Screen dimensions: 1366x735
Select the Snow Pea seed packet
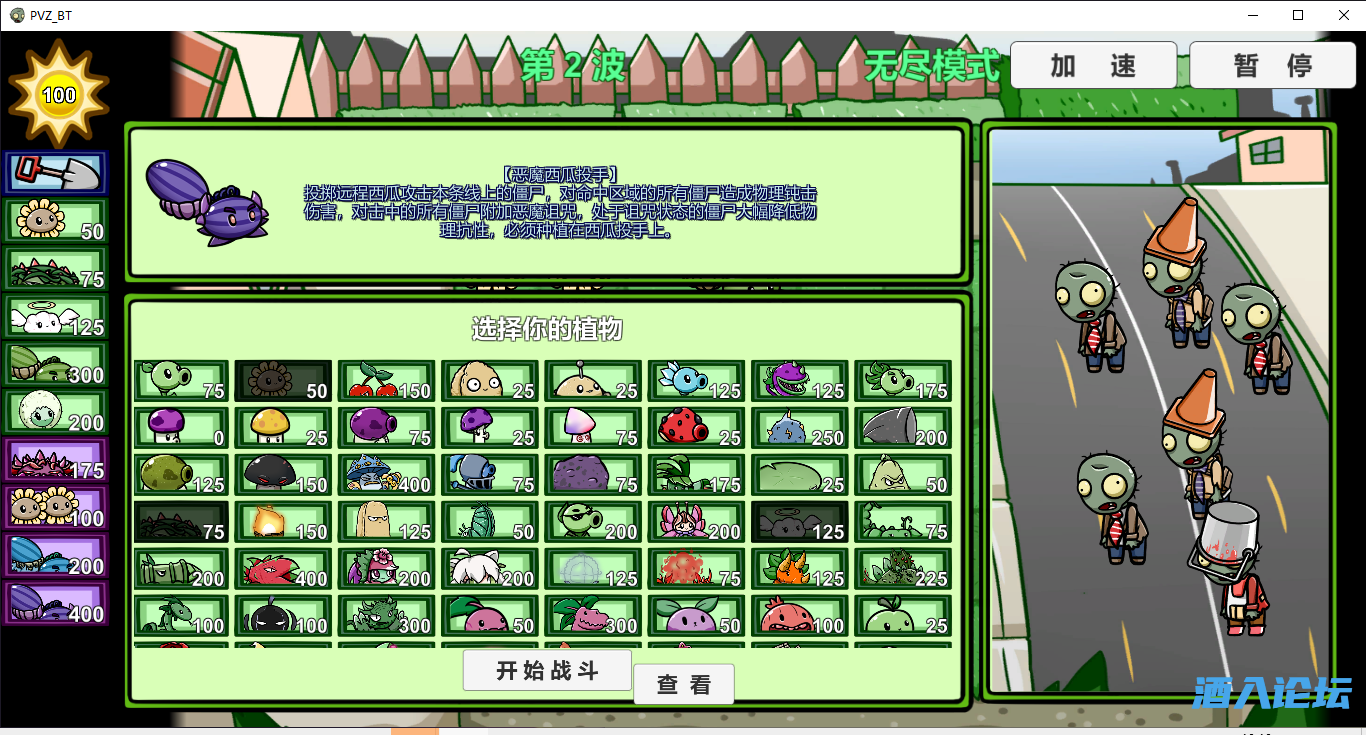click(695, 380)
